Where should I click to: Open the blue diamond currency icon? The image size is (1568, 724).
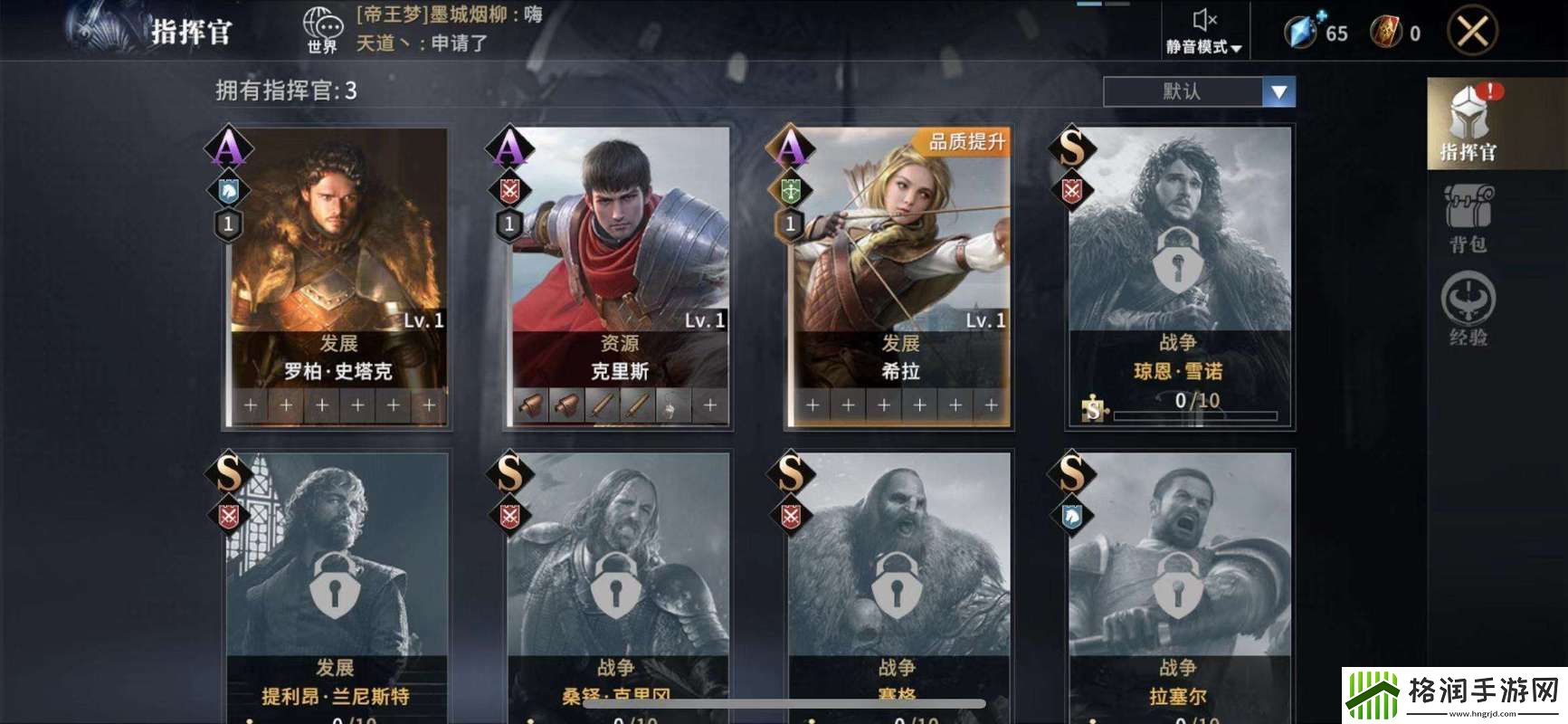click(1300, 30)
